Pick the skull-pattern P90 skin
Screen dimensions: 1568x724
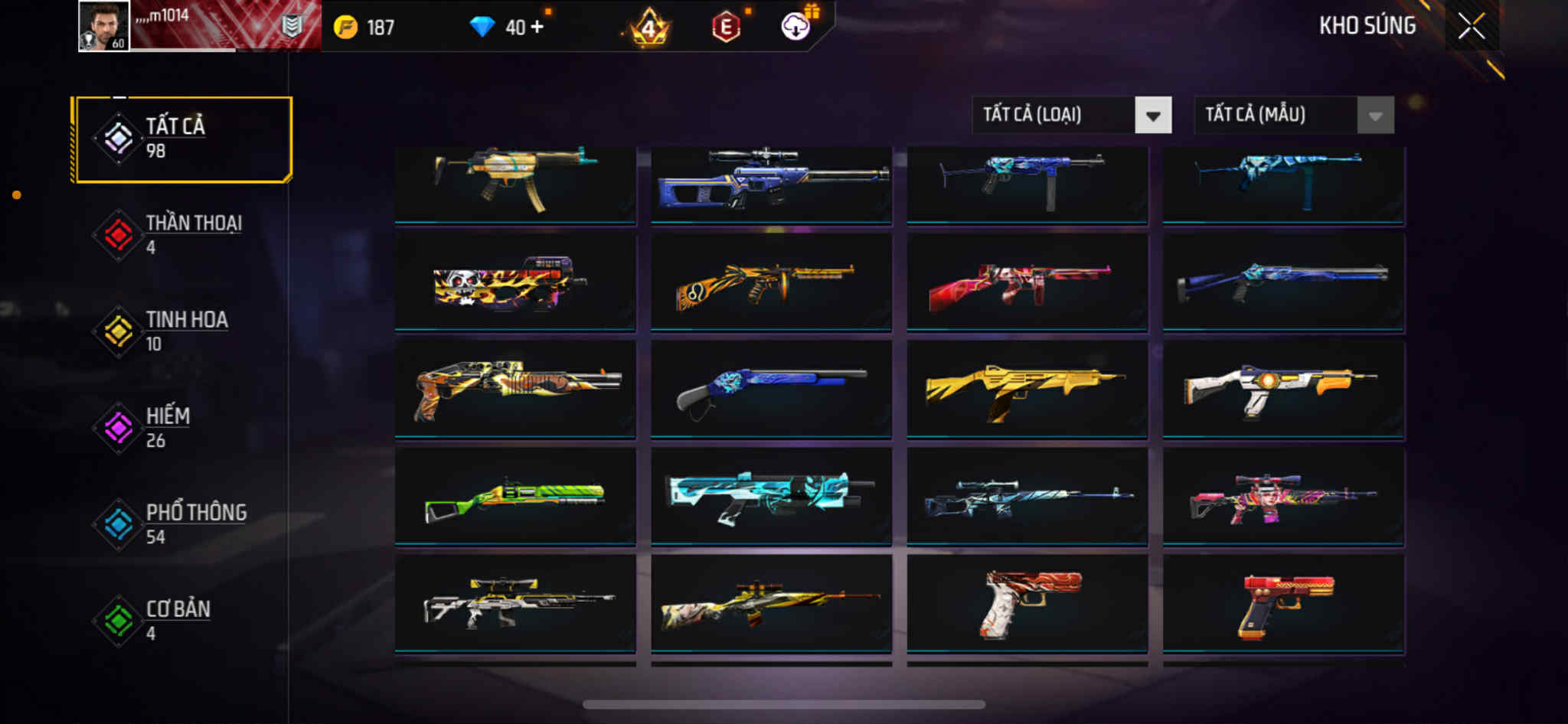(x=515, y=282)
